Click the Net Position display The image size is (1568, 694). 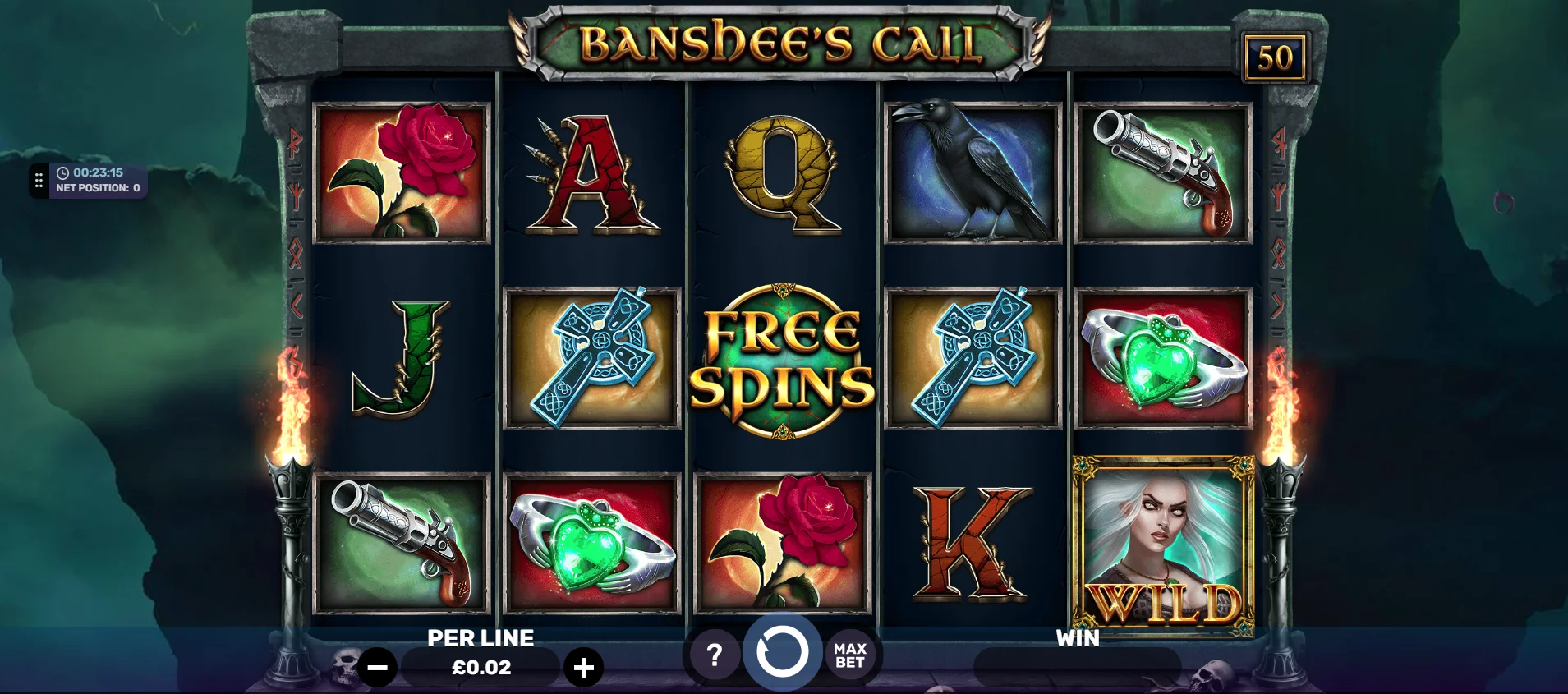99,186
